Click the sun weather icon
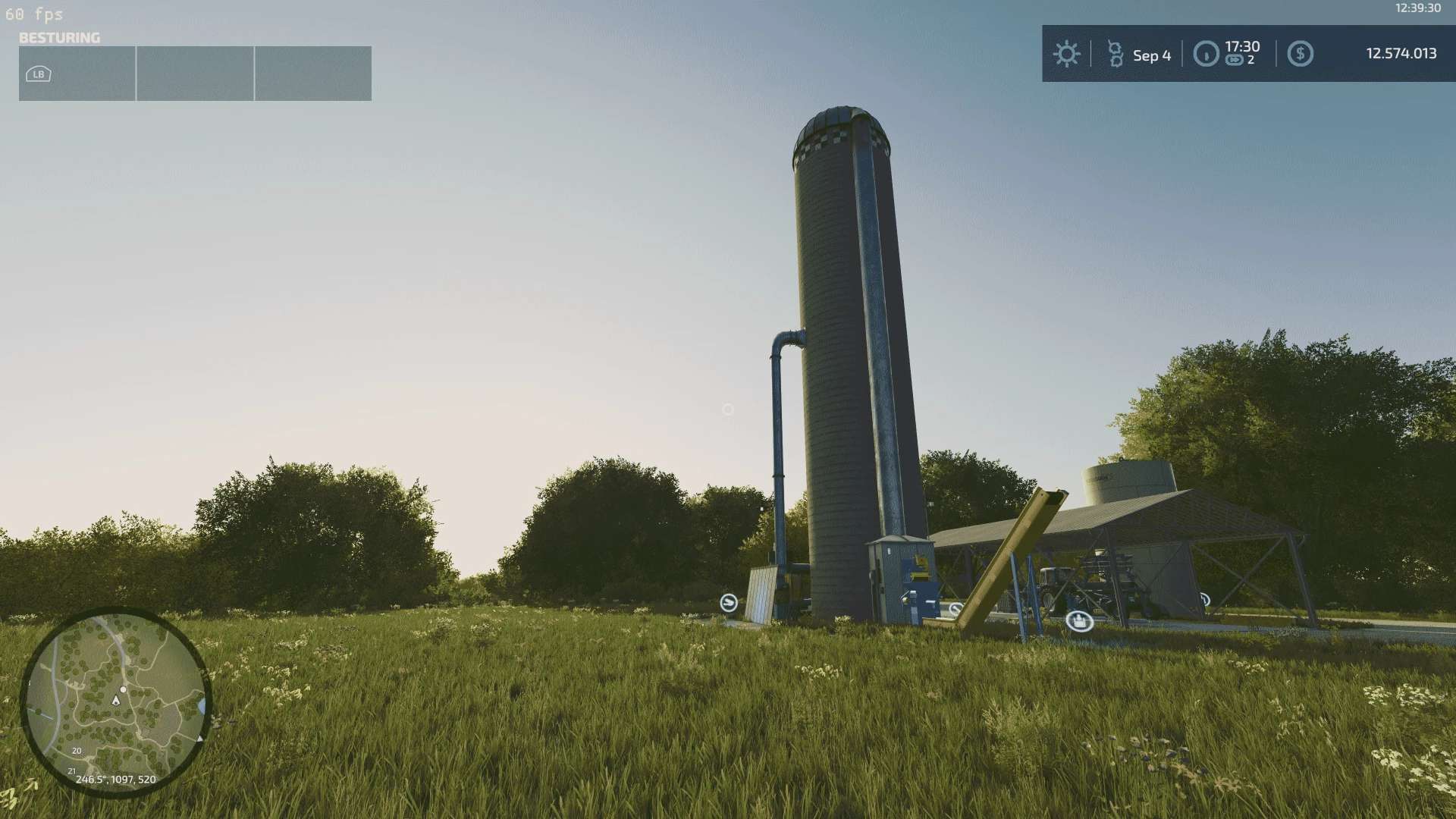 [1066, 54]
